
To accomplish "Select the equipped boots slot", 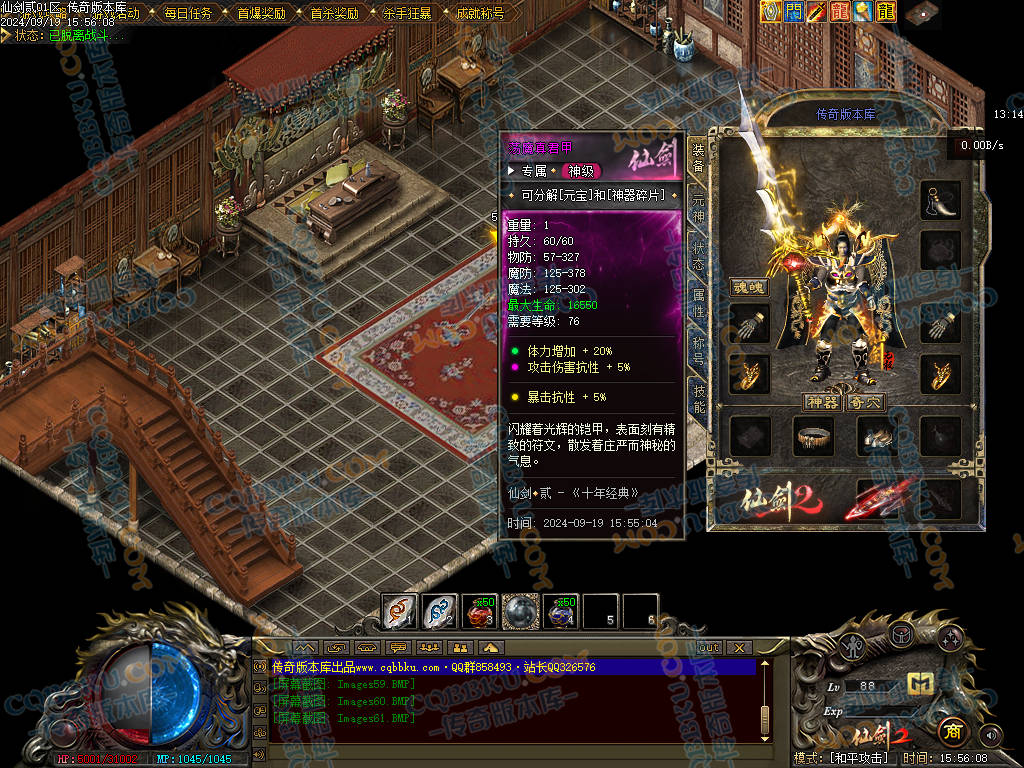I will pos(877,437).
